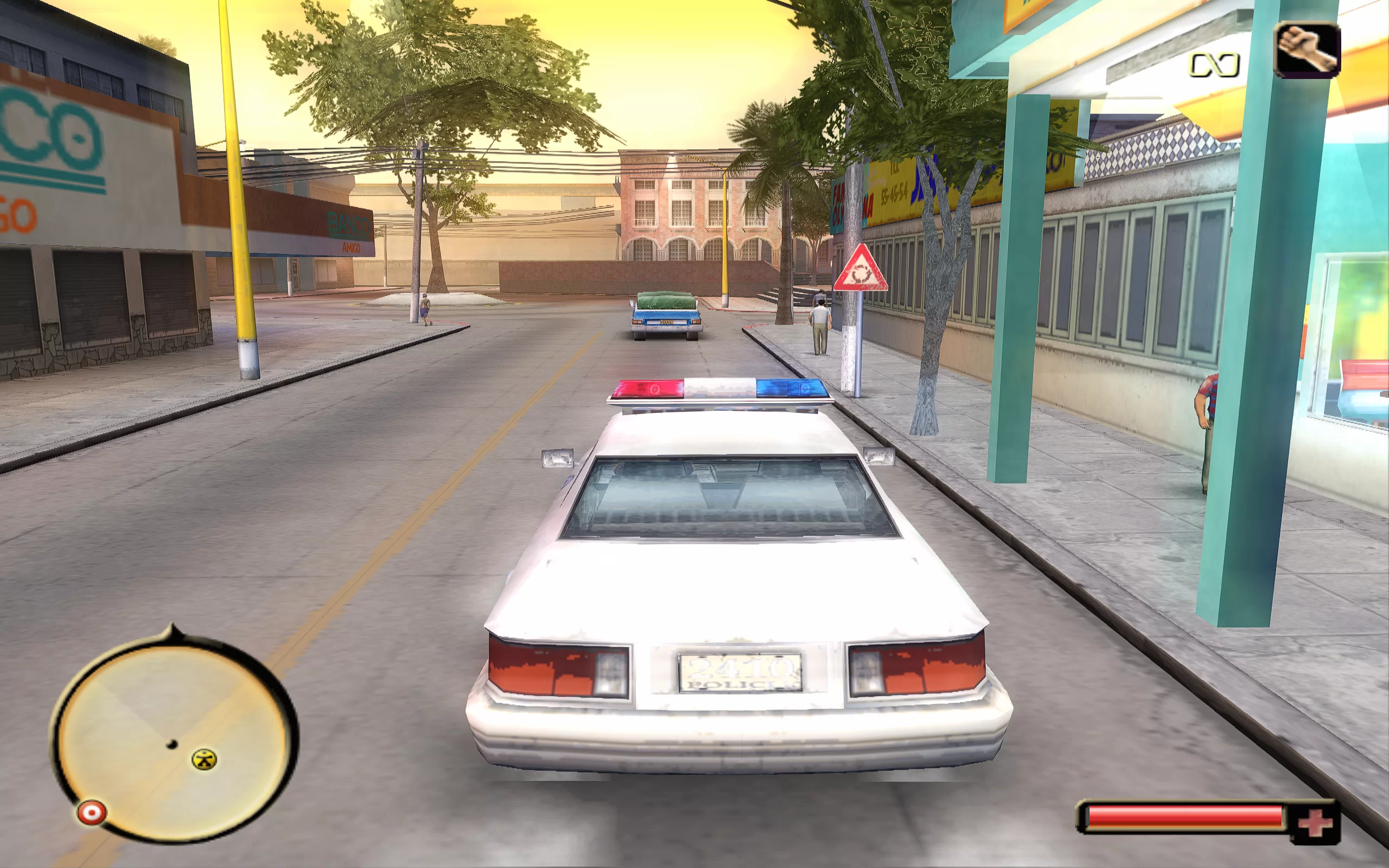Select the yellow person marker on minimap

click(x=204, y=759)
